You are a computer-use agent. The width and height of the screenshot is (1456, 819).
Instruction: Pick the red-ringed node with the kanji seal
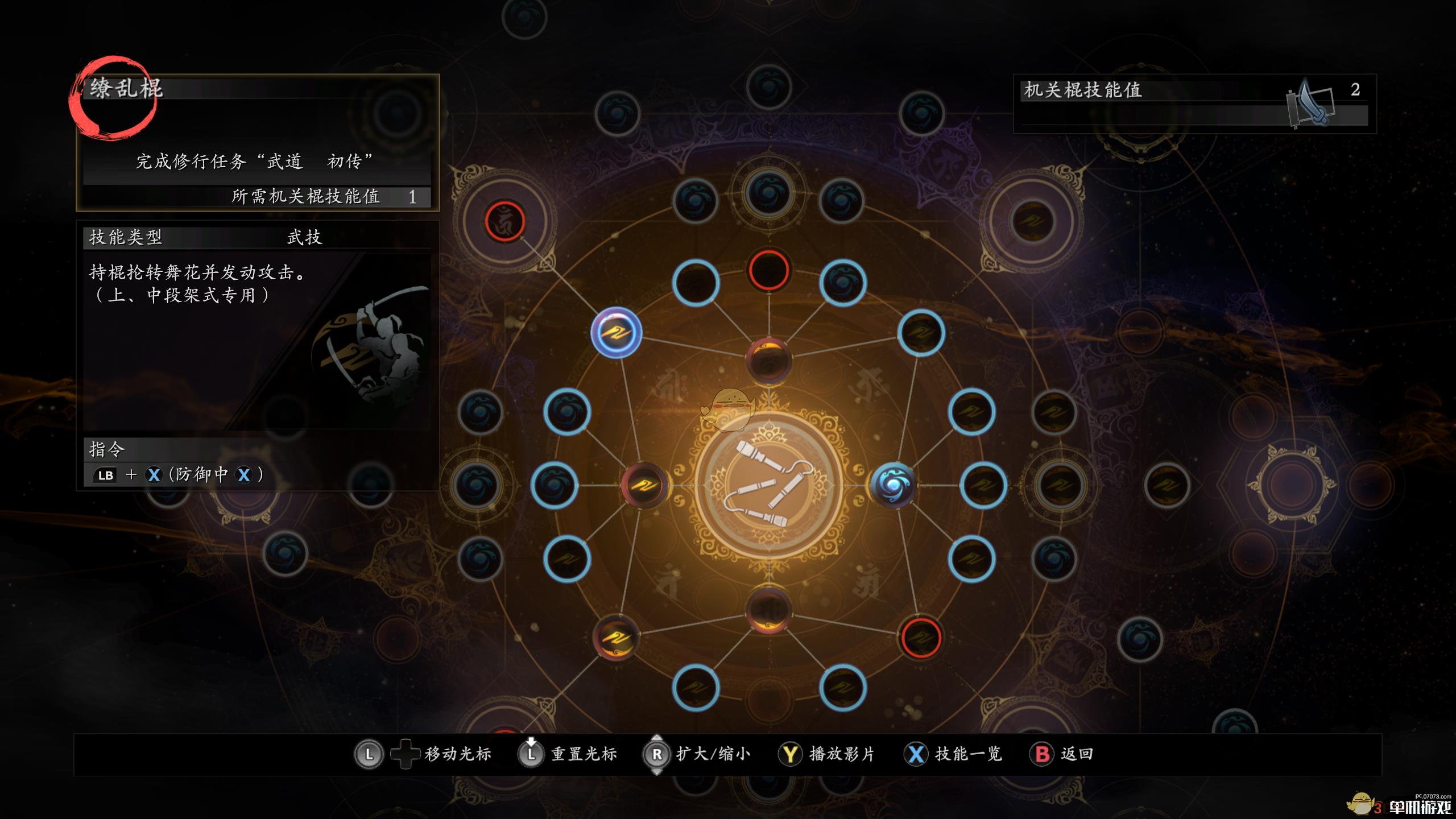pyautogui.click(x=504, y=221)
